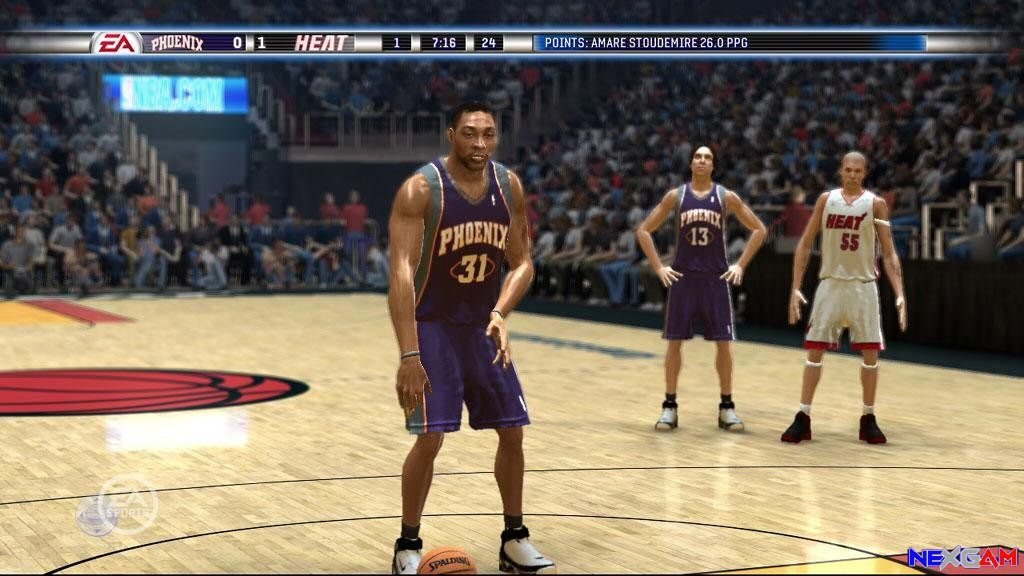Click the EA logo on the scoreboard
Screen dimensions: 1024x576
coord(116,43)
